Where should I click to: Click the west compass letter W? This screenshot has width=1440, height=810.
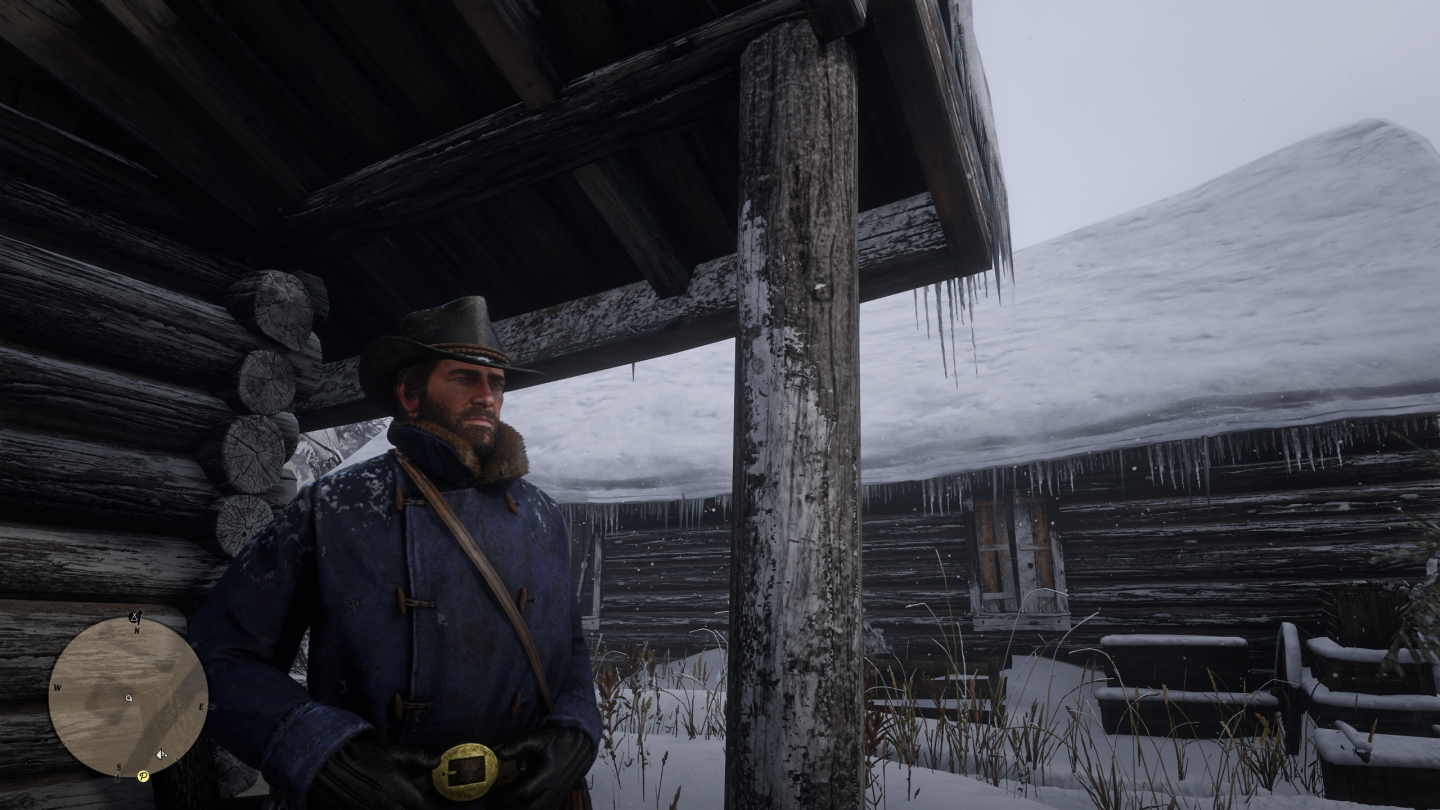(57, 688)
